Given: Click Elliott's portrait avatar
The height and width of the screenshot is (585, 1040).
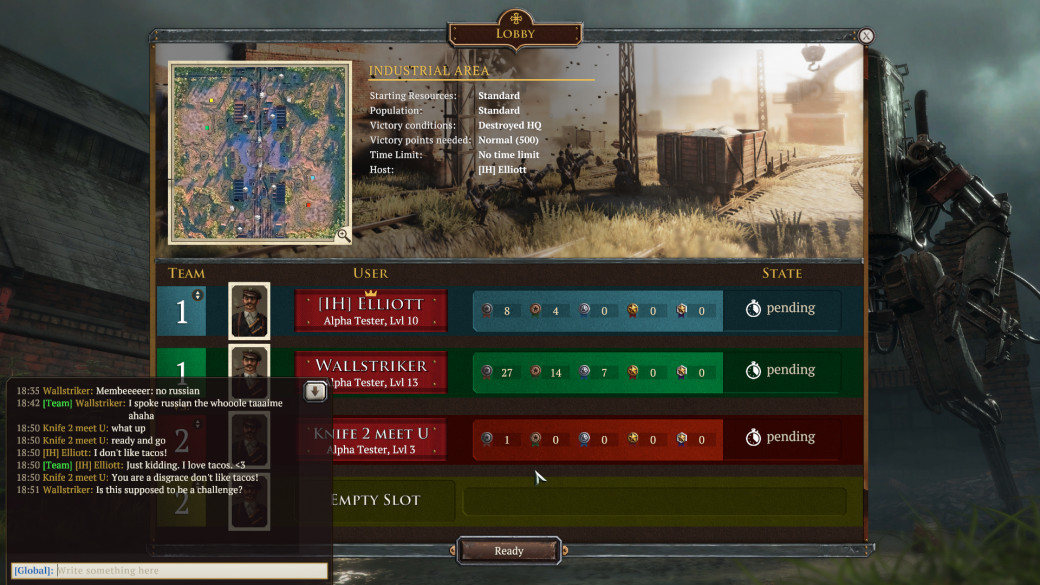Looking at the screenshot, I should 249,311.
